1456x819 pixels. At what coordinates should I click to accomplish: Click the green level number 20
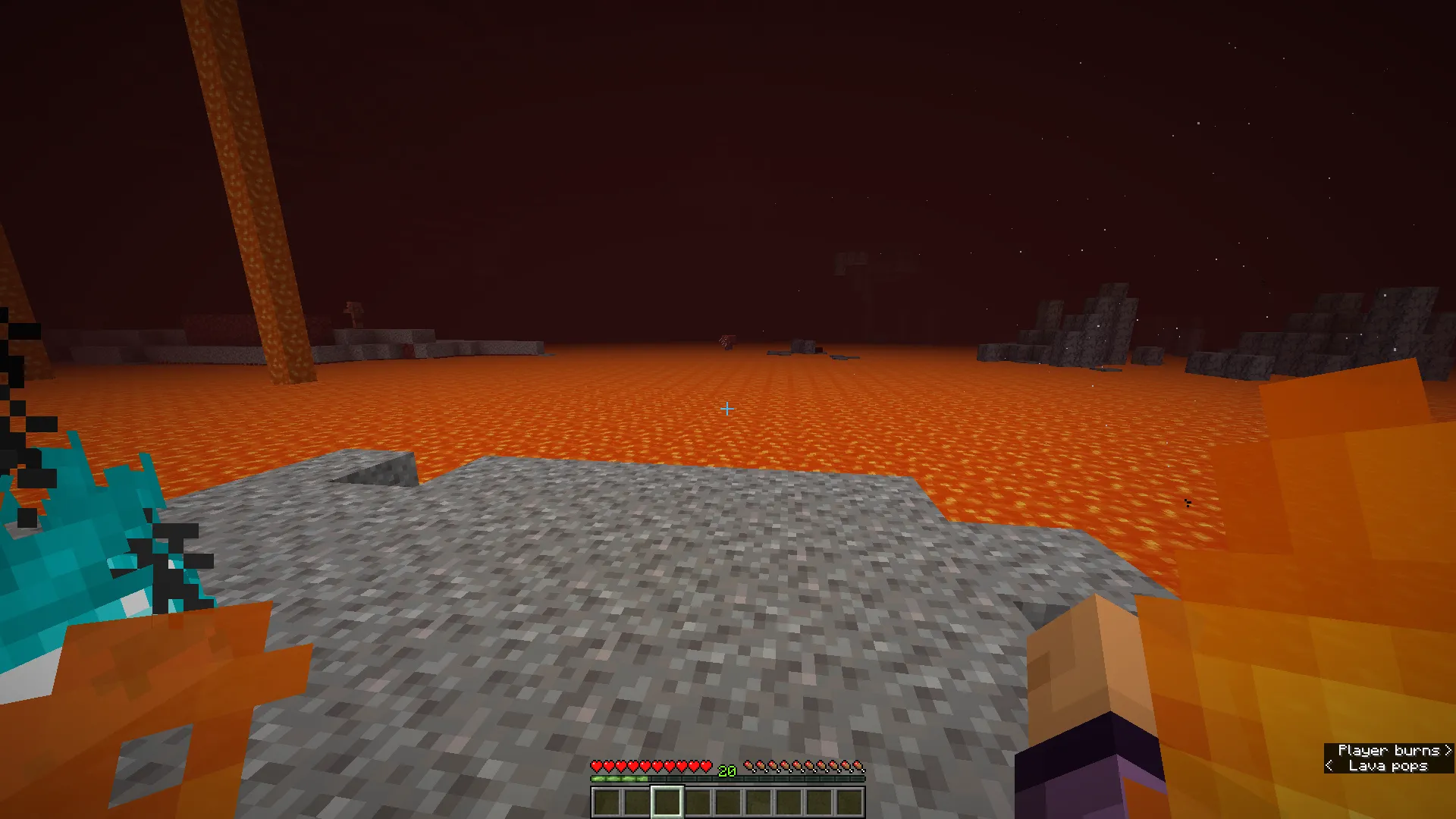point(726,771)
